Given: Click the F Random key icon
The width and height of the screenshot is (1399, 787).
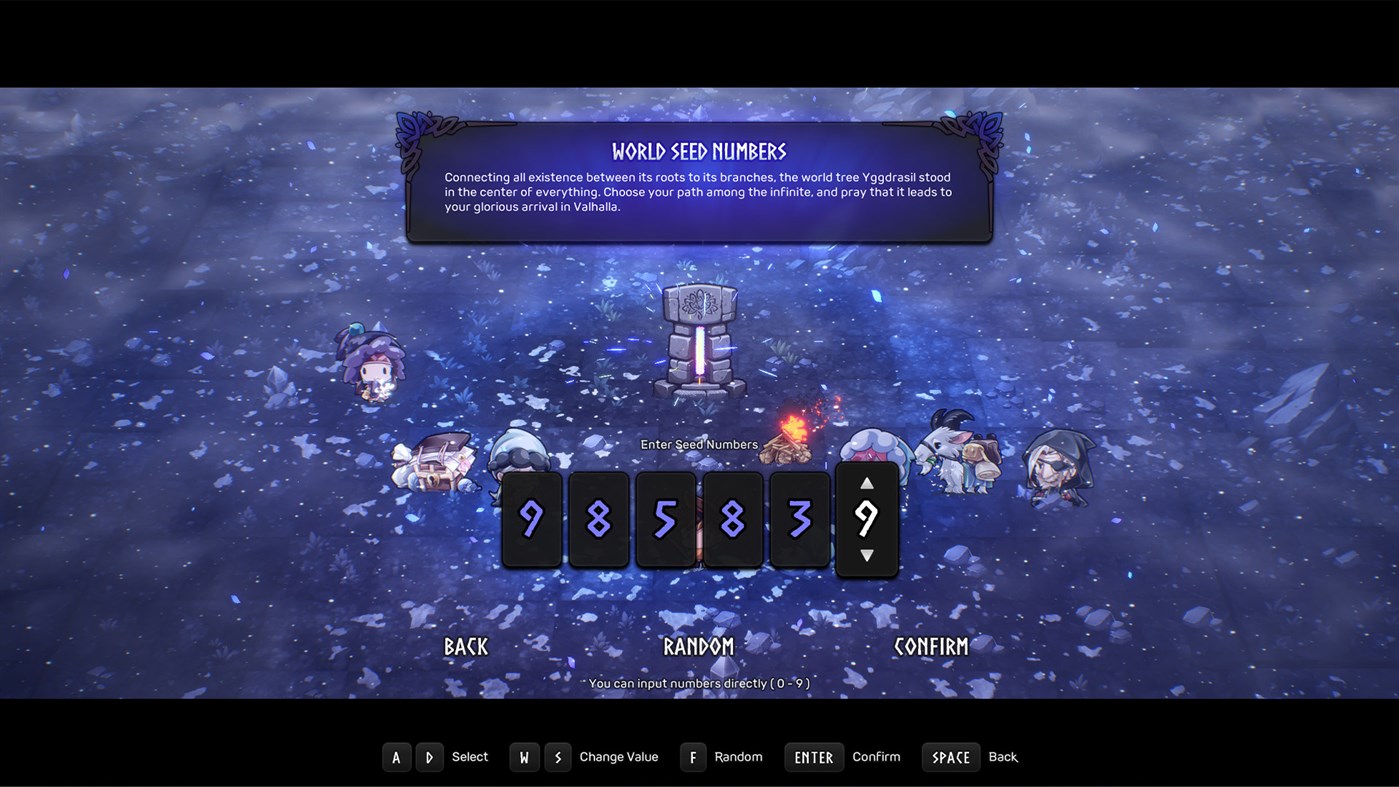Looking at the screenshot, I should (x=693, y=757).
